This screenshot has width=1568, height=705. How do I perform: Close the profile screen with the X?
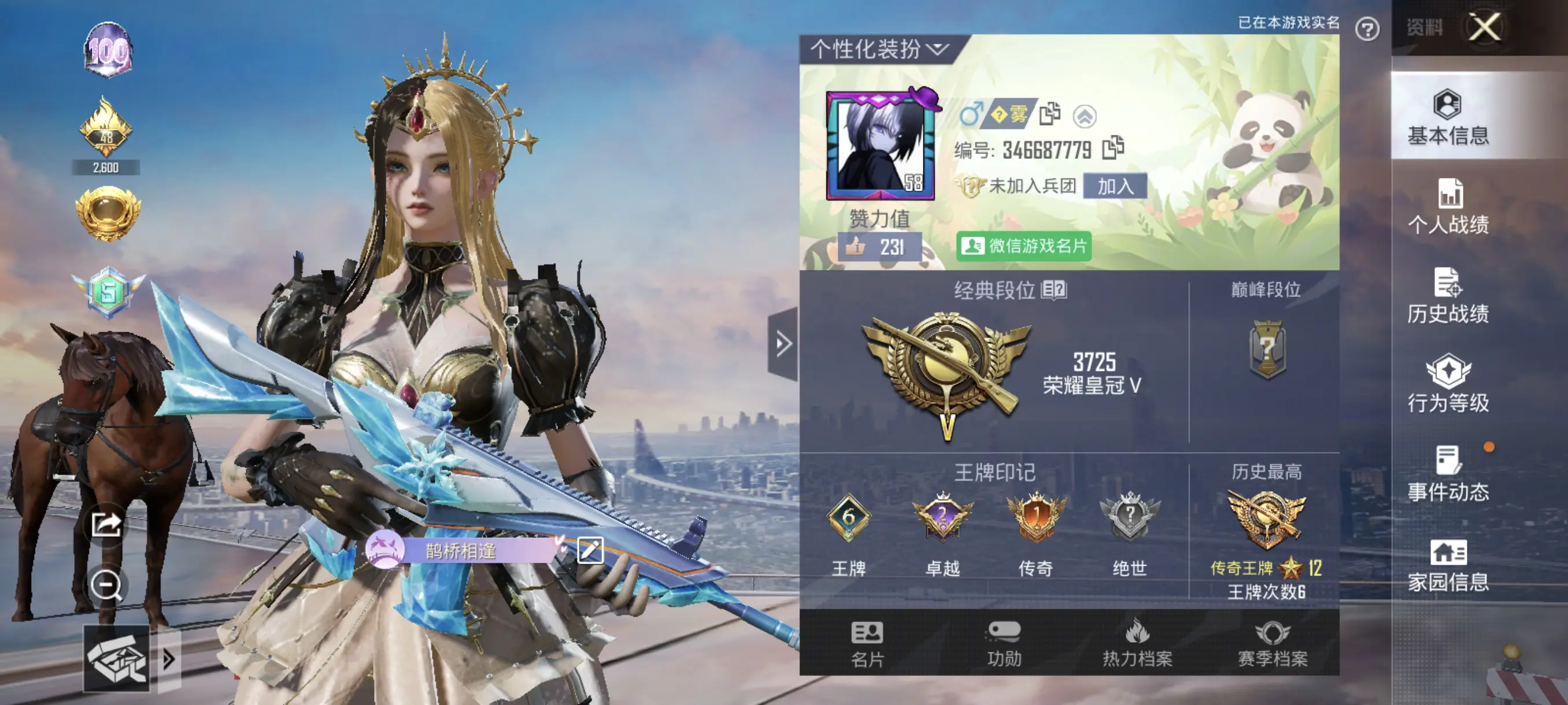pyautogui.click(x=1484, y=27)
